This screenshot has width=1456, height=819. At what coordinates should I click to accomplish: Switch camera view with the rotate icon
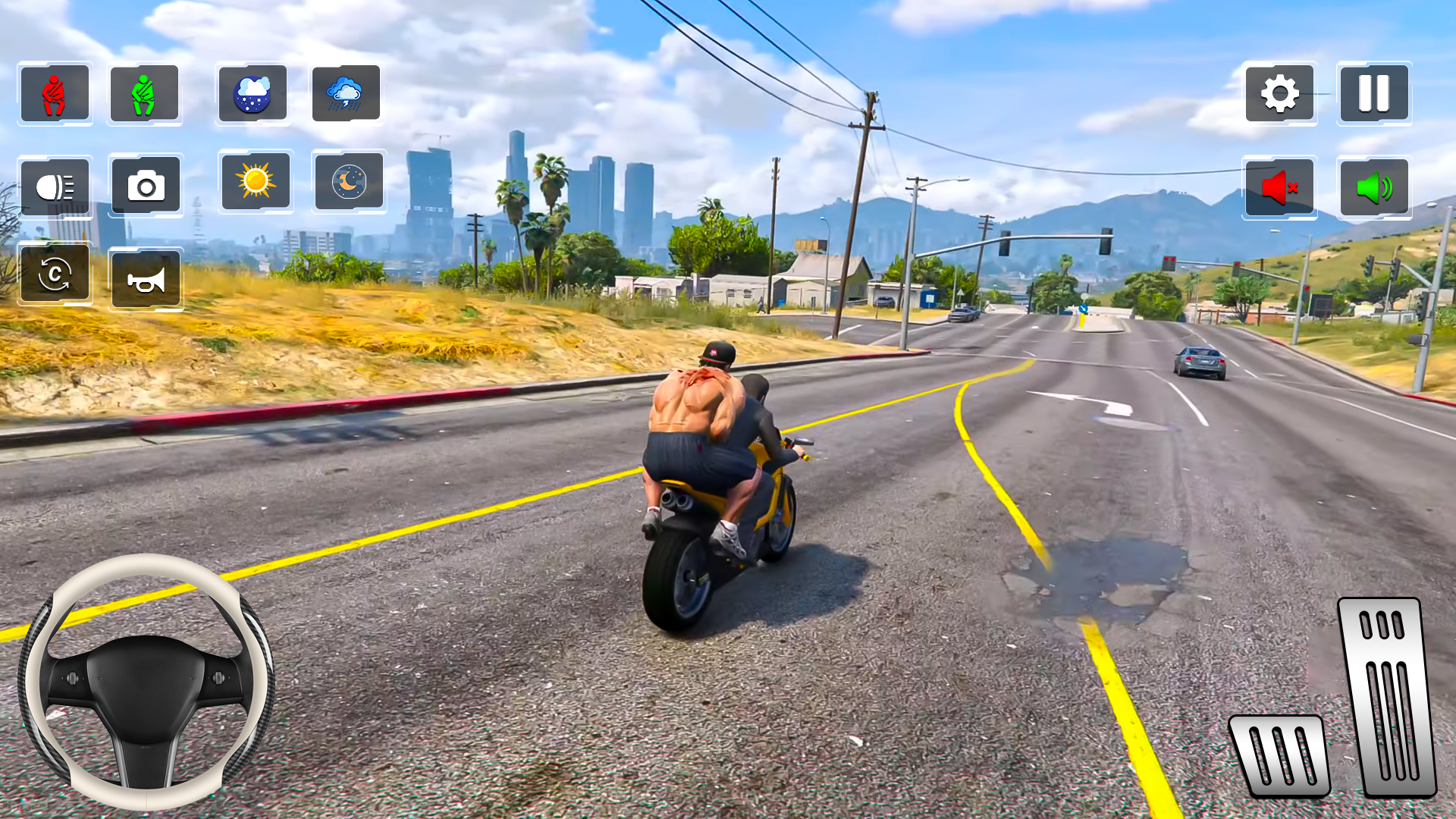(54, 276)
